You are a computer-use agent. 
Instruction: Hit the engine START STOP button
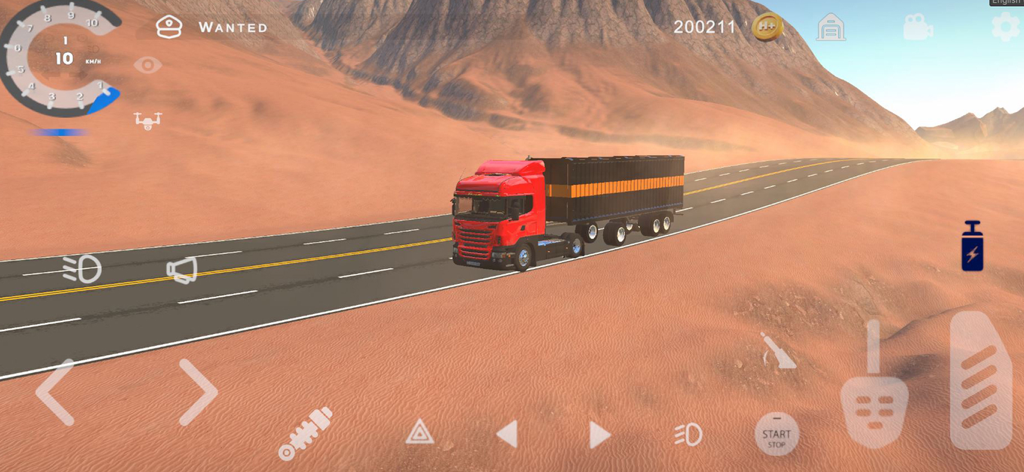(x=776, y=436)
